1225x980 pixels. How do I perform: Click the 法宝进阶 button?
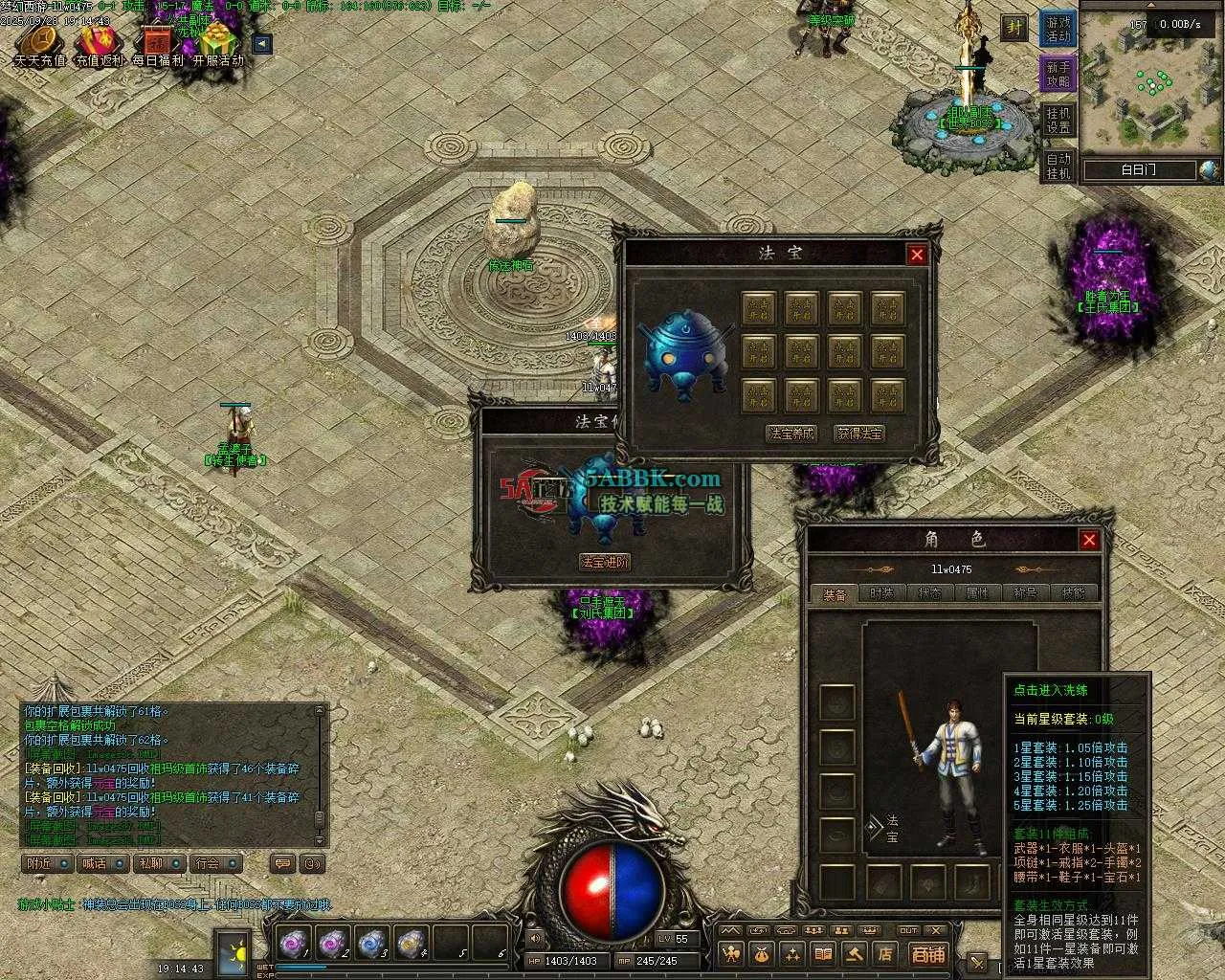[605, 562]
